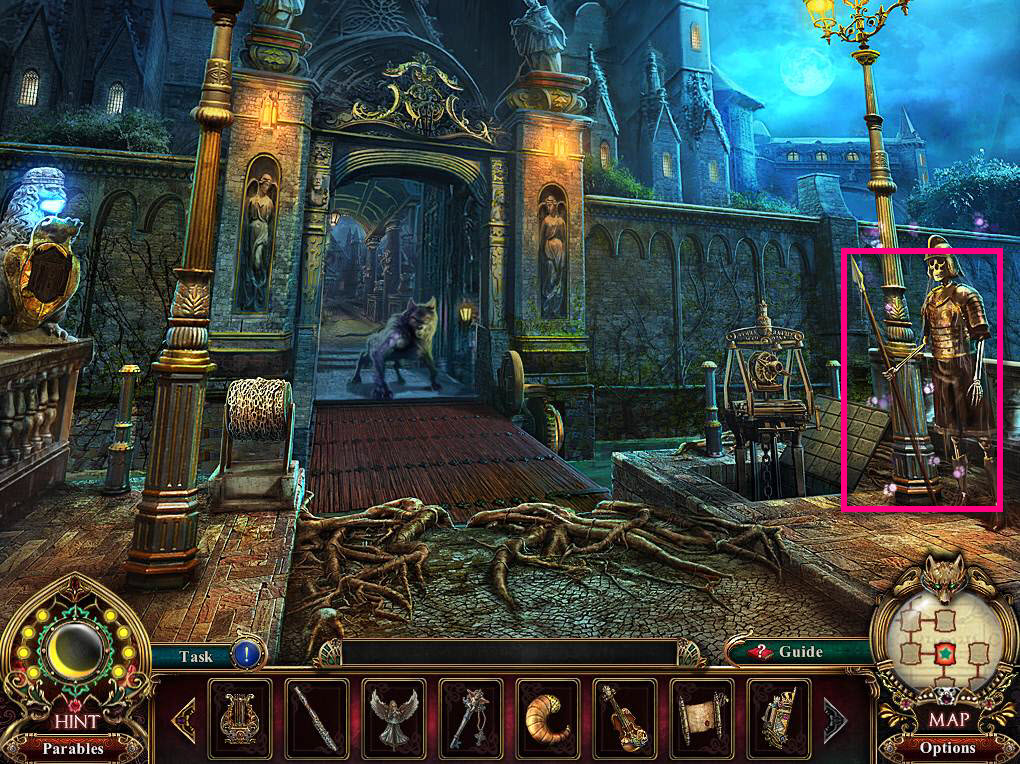Pick the winged angel figurine slot
Image resolution: width=1020 pixels, height=764 pixels.
tap(394, 718)
